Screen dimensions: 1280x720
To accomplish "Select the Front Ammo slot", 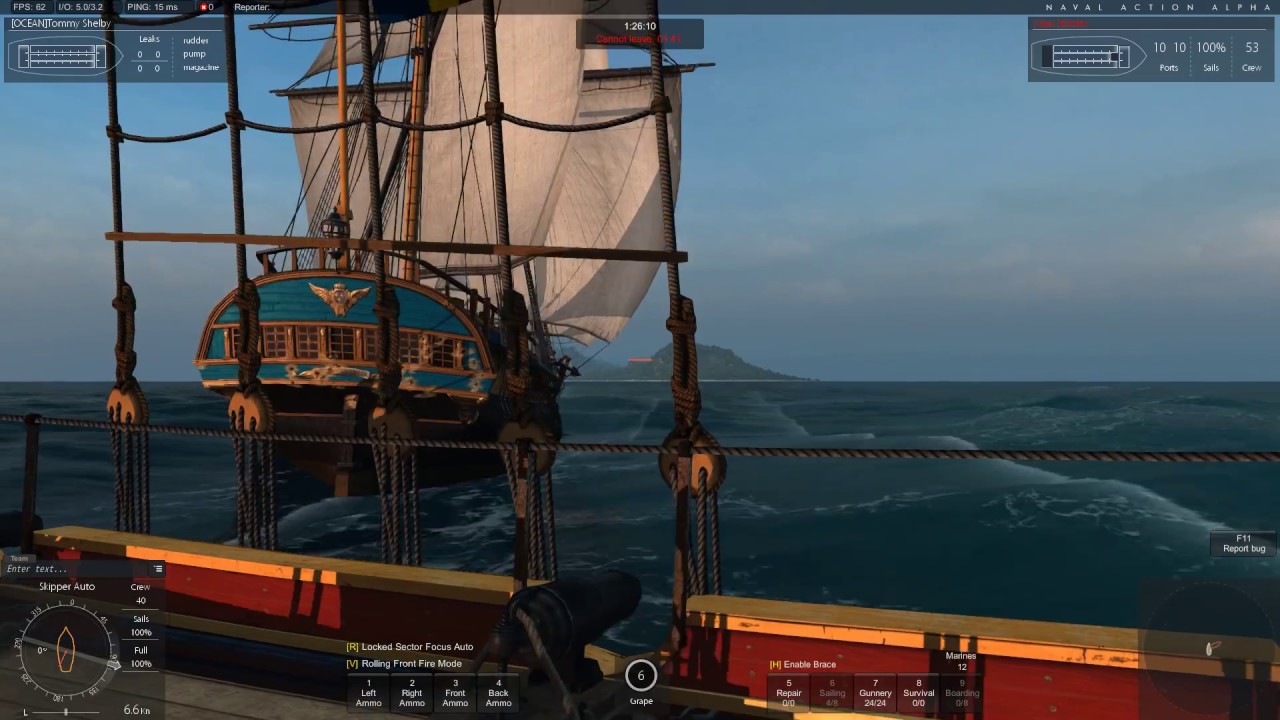I will point(455,693).
